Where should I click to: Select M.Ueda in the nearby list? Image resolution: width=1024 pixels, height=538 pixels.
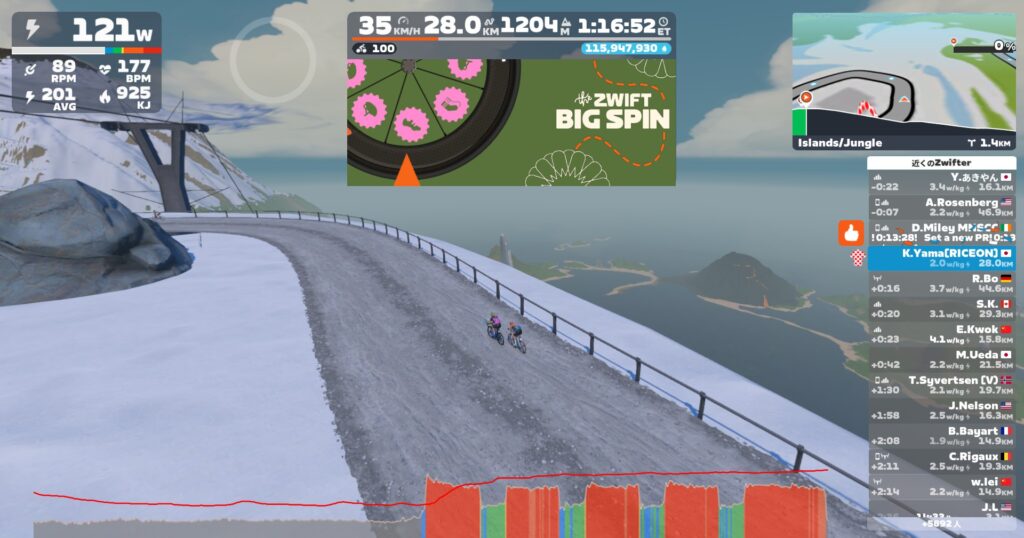[x=941, y=360]
